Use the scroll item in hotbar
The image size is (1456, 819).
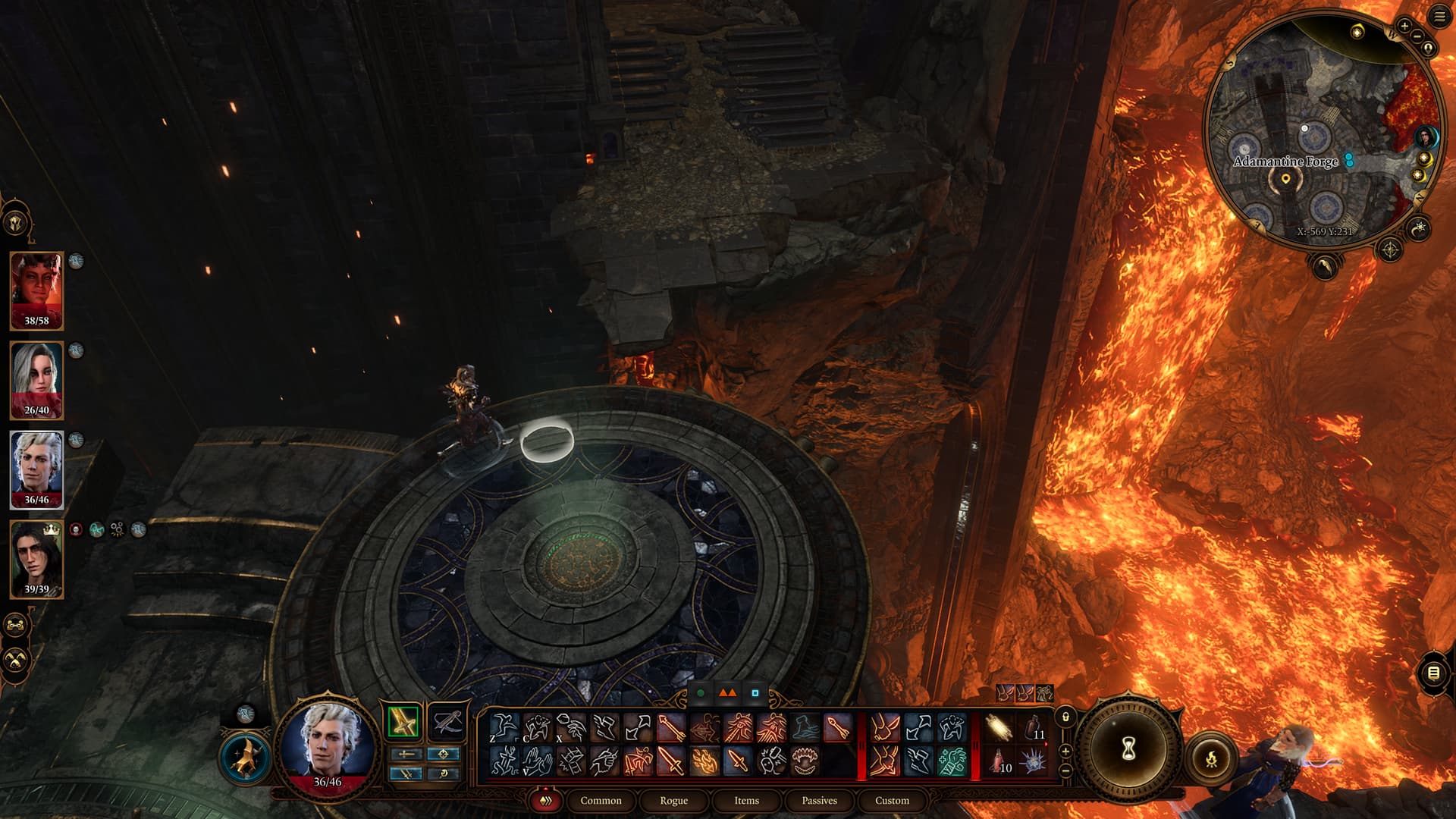pyautogui.click(x=999, y=728)
